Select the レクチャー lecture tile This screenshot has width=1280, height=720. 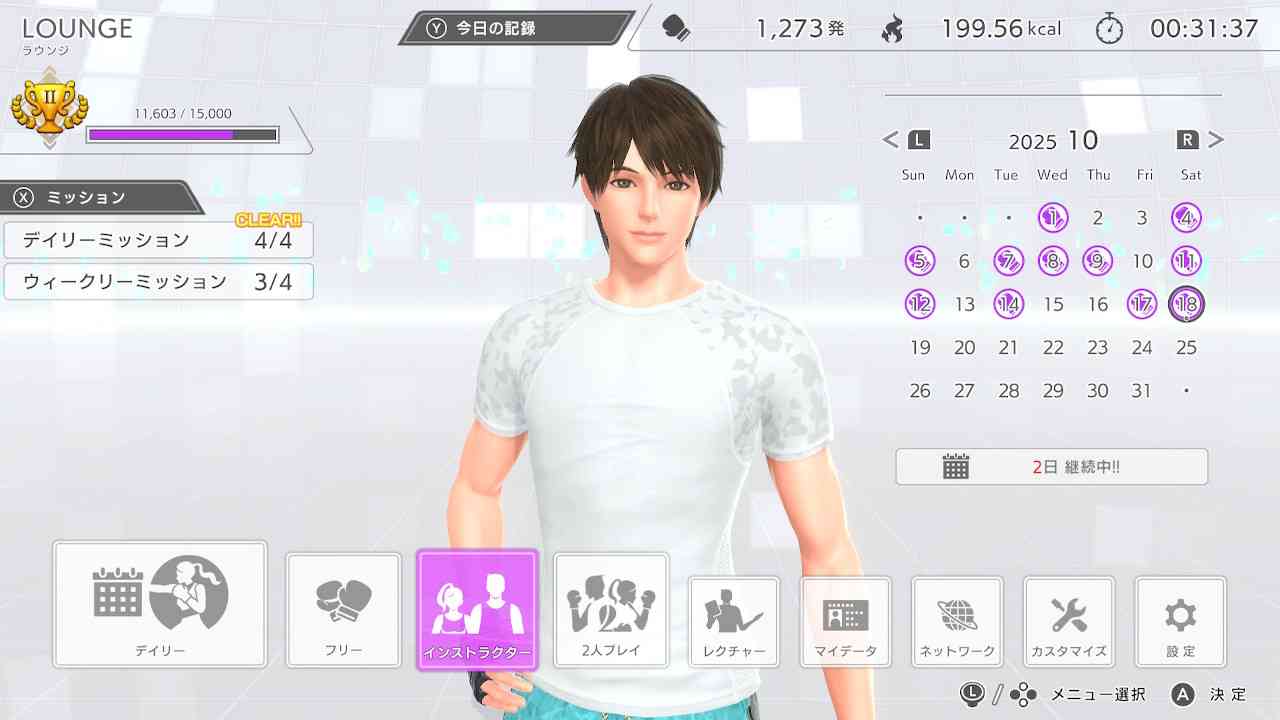click(x=734, y=621)
